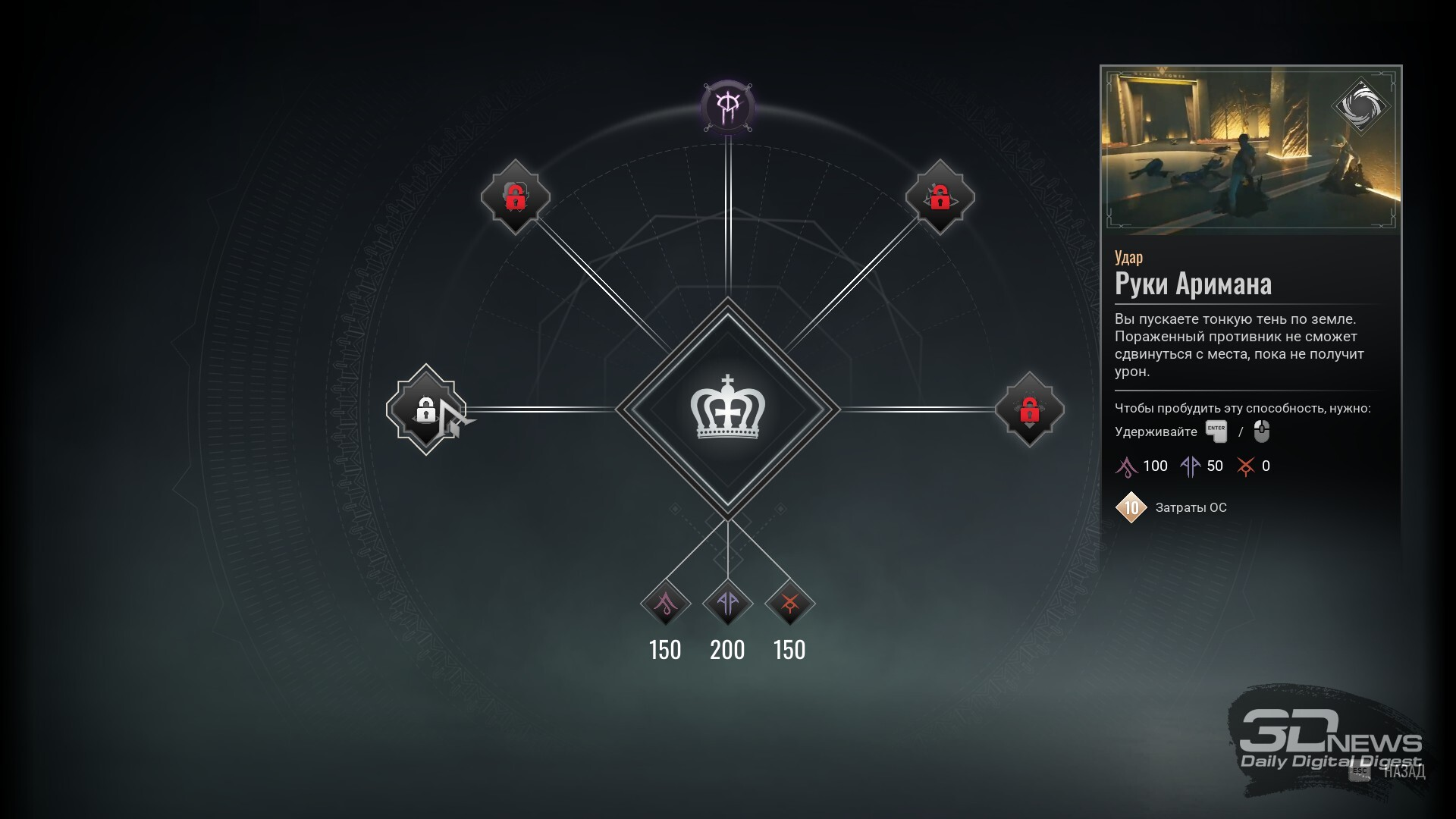
Task: Select the orange rune diamond showing 150
Action: point(789,604)
